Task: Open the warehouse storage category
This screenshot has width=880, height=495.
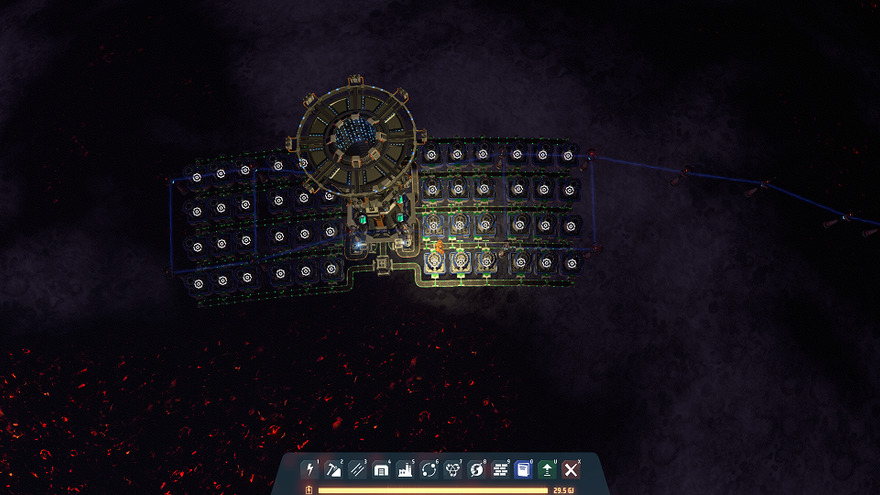Action: 380,469
